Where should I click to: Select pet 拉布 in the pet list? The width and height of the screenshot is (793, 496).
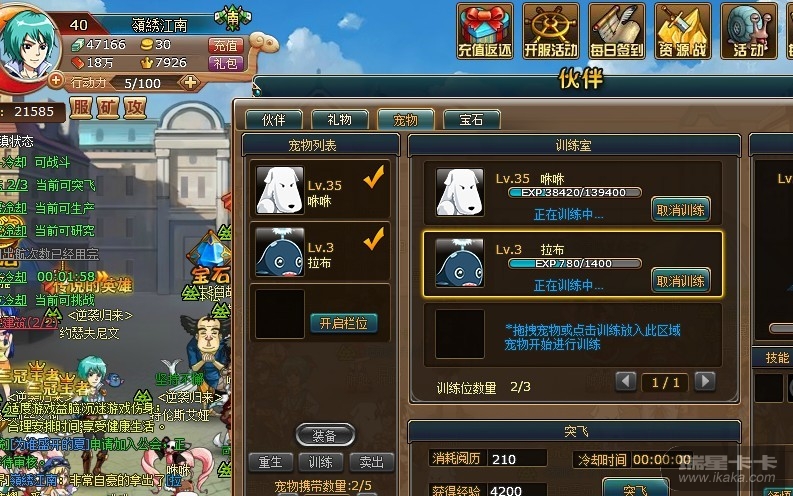click(x=319, y=252)
